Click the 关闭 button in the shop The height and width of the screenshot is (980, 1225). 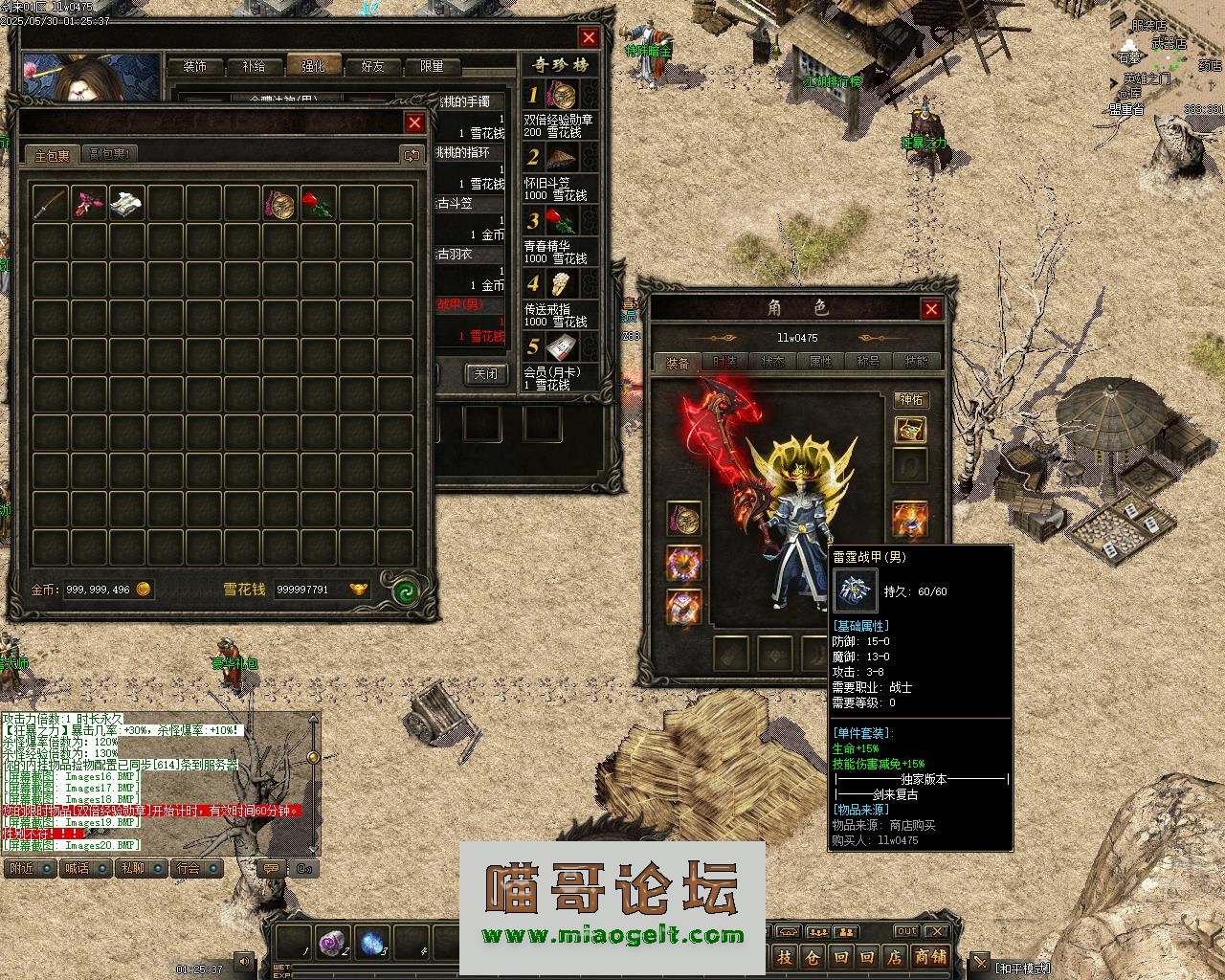tap(486, 374)
